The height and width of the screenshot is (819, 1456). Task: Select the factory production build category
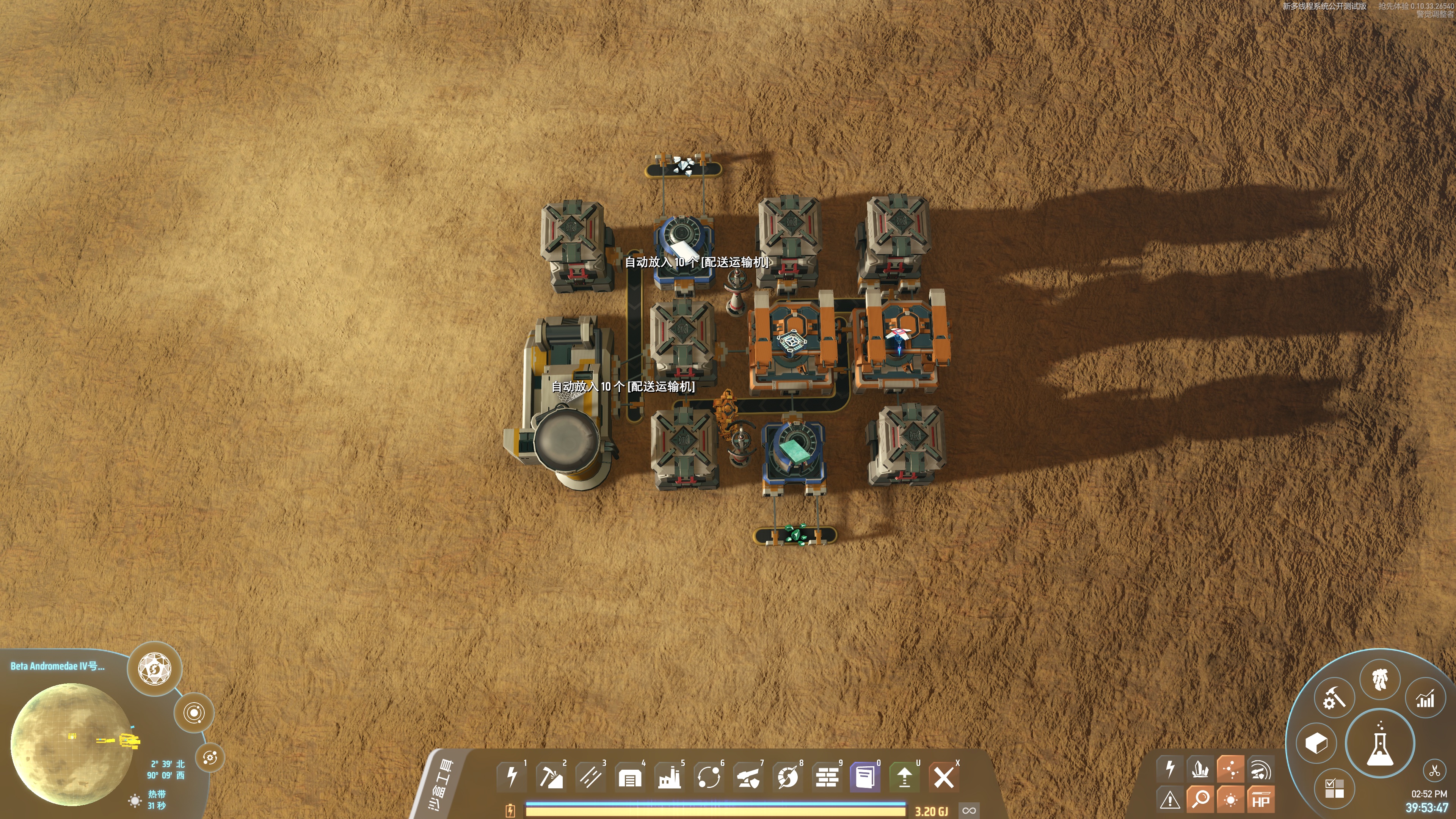pyautogui.click(x=669, y=778)
